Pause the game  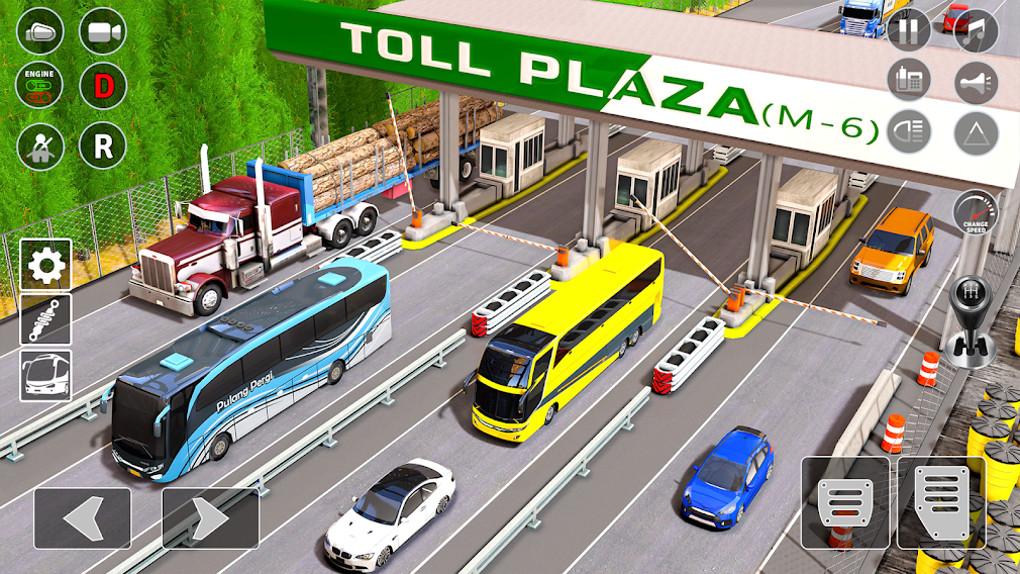tap(908, 31)
